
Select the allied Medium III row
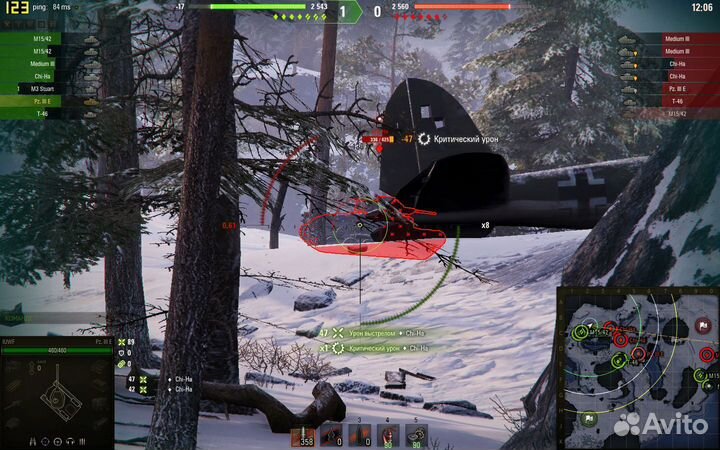[50, 63]
